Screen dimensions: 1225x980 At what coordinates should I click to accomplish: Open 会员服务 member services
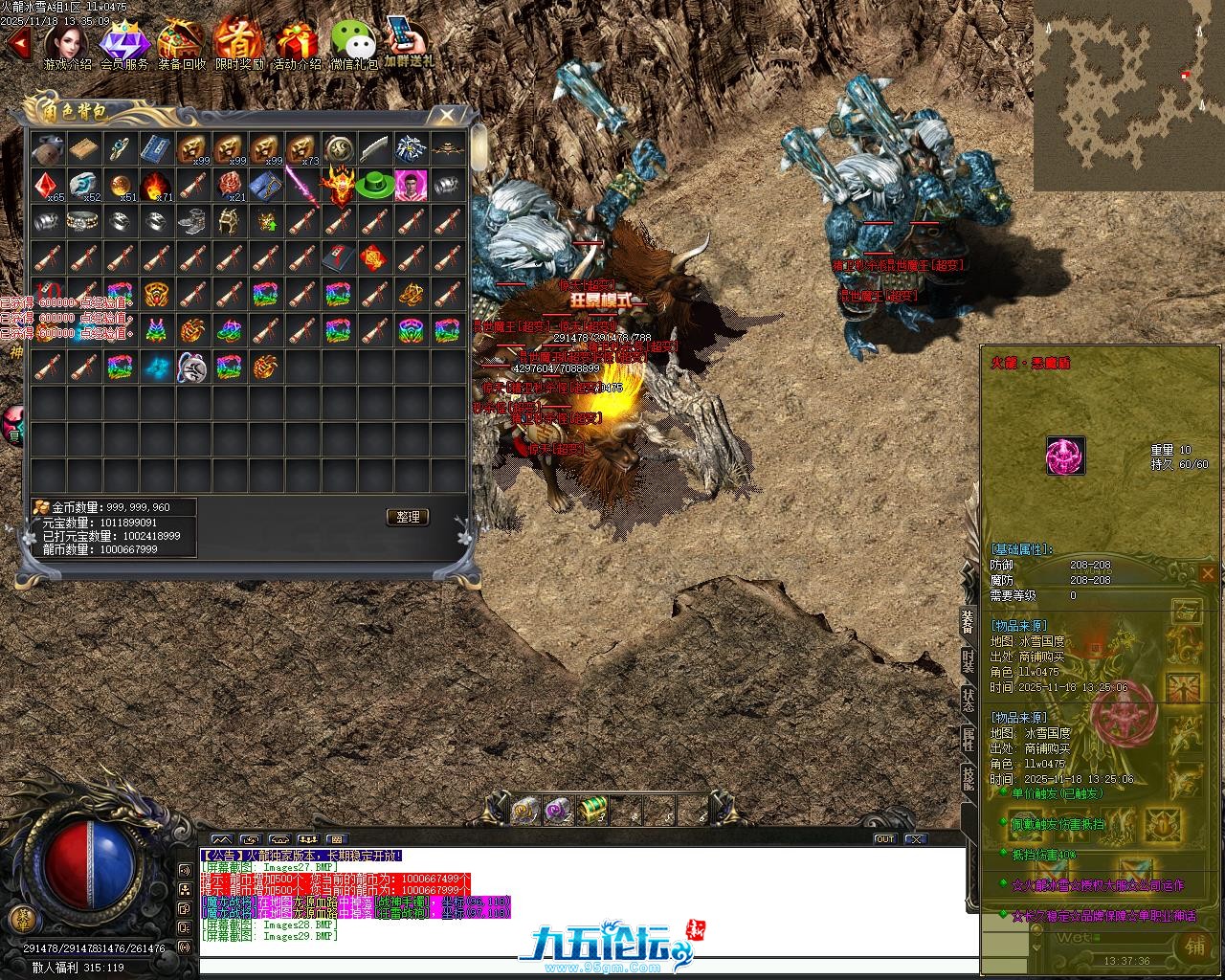click(x=124, y=44)
